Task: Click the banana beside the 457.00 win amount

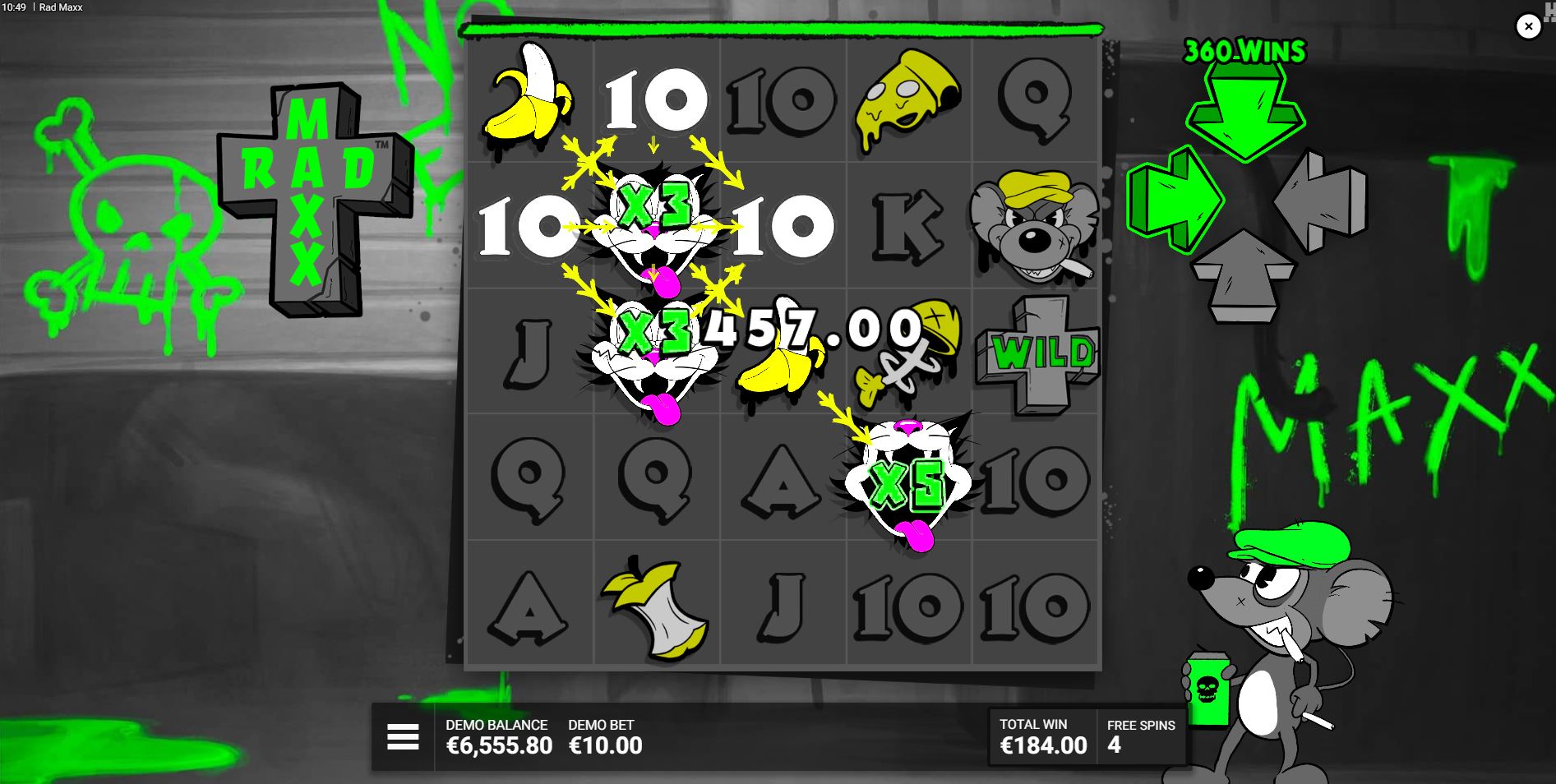Action: (x=777, y=370)
